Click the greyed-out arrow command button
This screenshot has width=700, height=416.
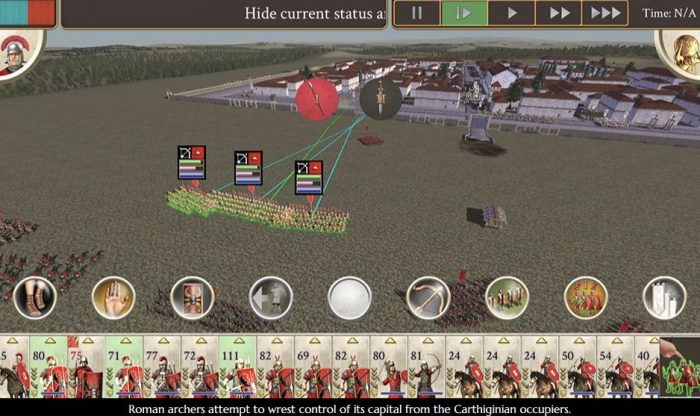271,298
